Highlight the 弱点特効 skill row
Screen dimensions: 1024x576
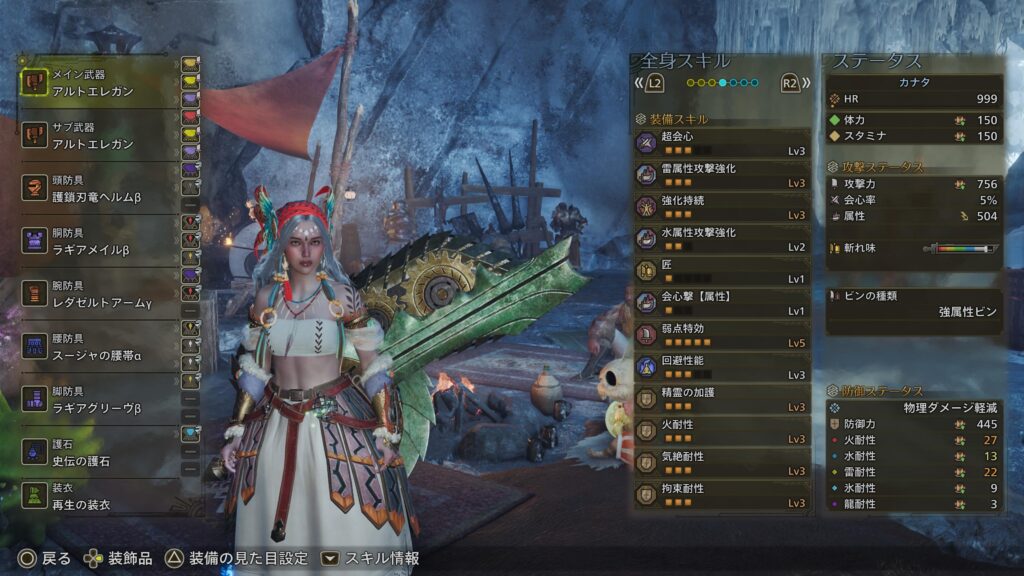[x=722, y=335]
